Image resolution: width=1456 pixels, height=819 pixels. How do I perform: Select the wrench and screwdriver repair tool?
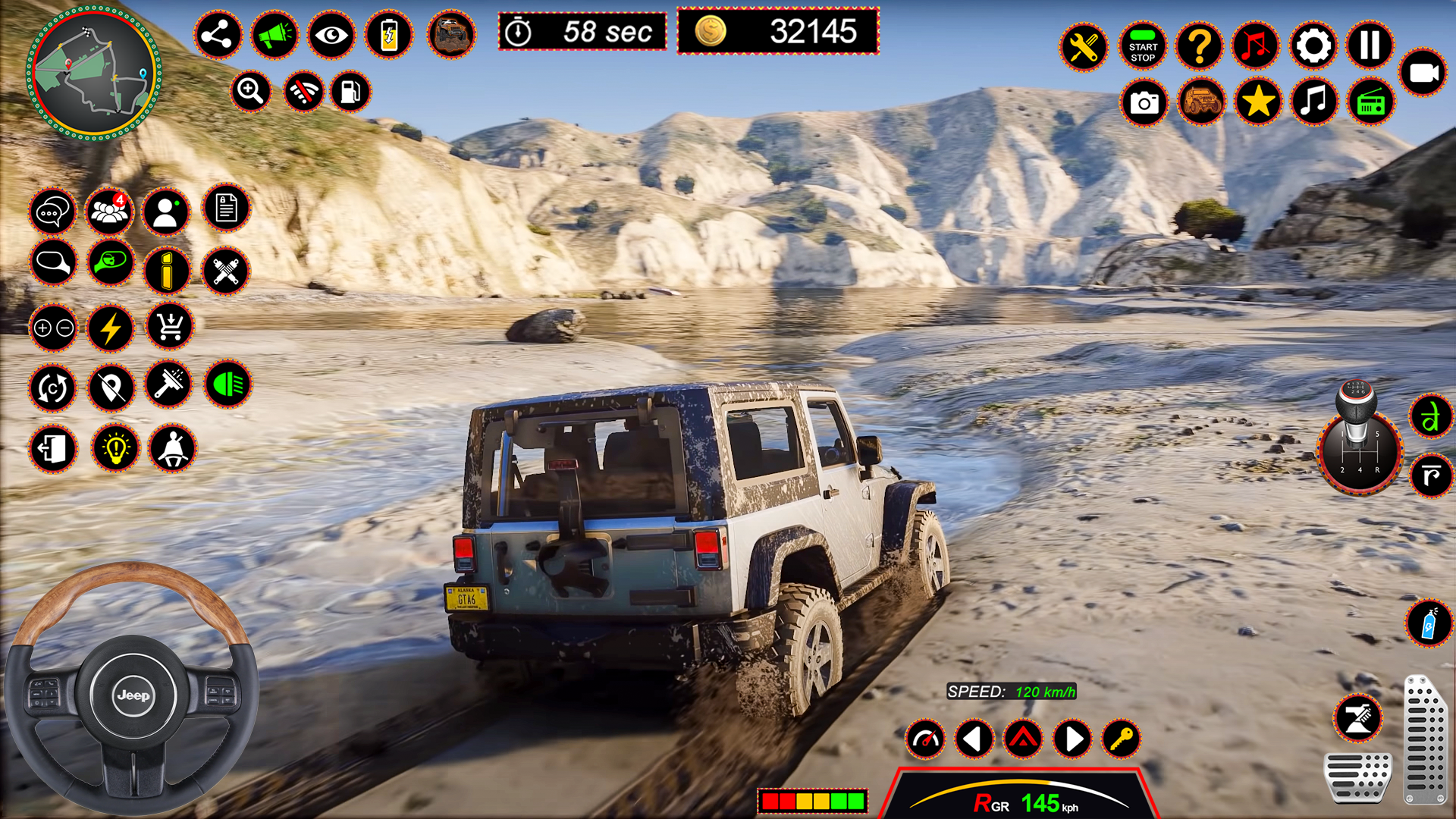(x=1084, y=47)
